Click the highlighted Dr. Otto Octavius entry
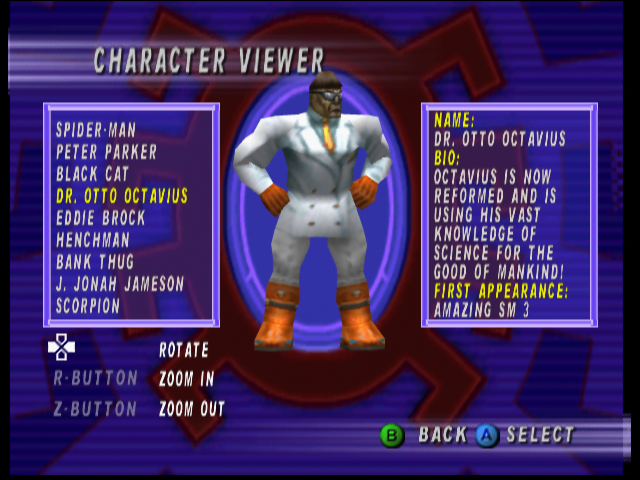The image size is (640, 480). pos(122,196)
